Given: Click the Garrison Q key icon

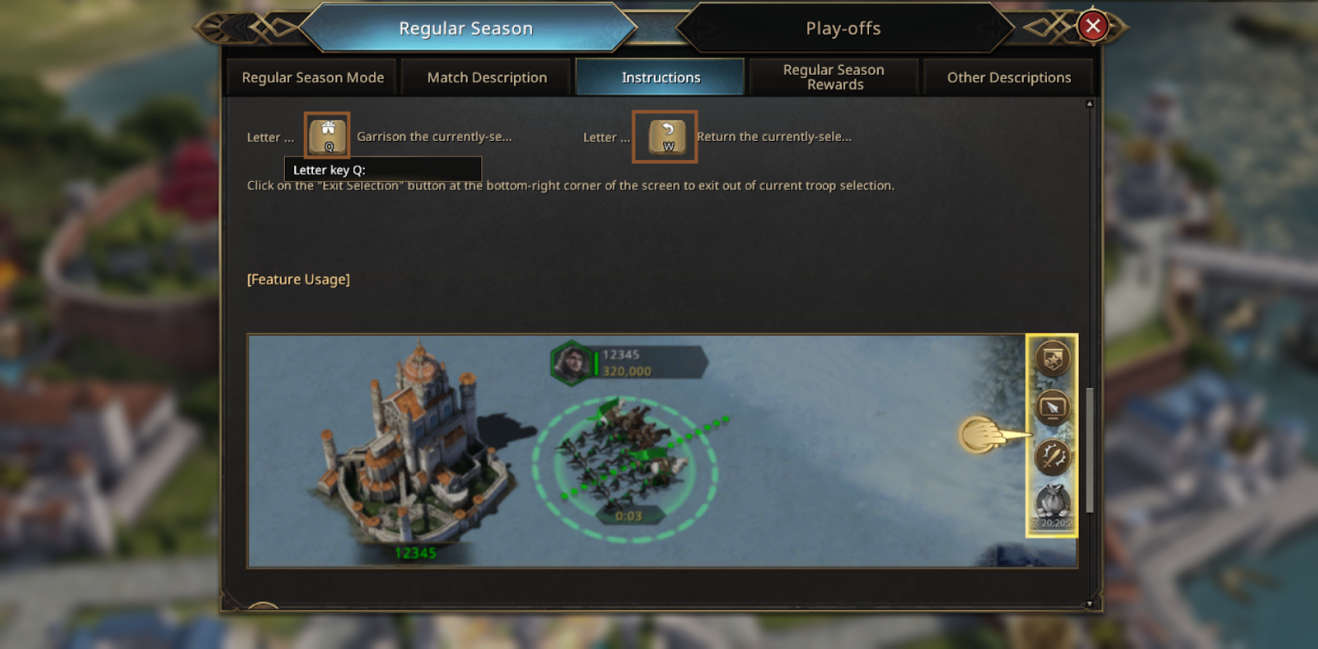Looking at the screenshot, I should (x=328, y=136).
